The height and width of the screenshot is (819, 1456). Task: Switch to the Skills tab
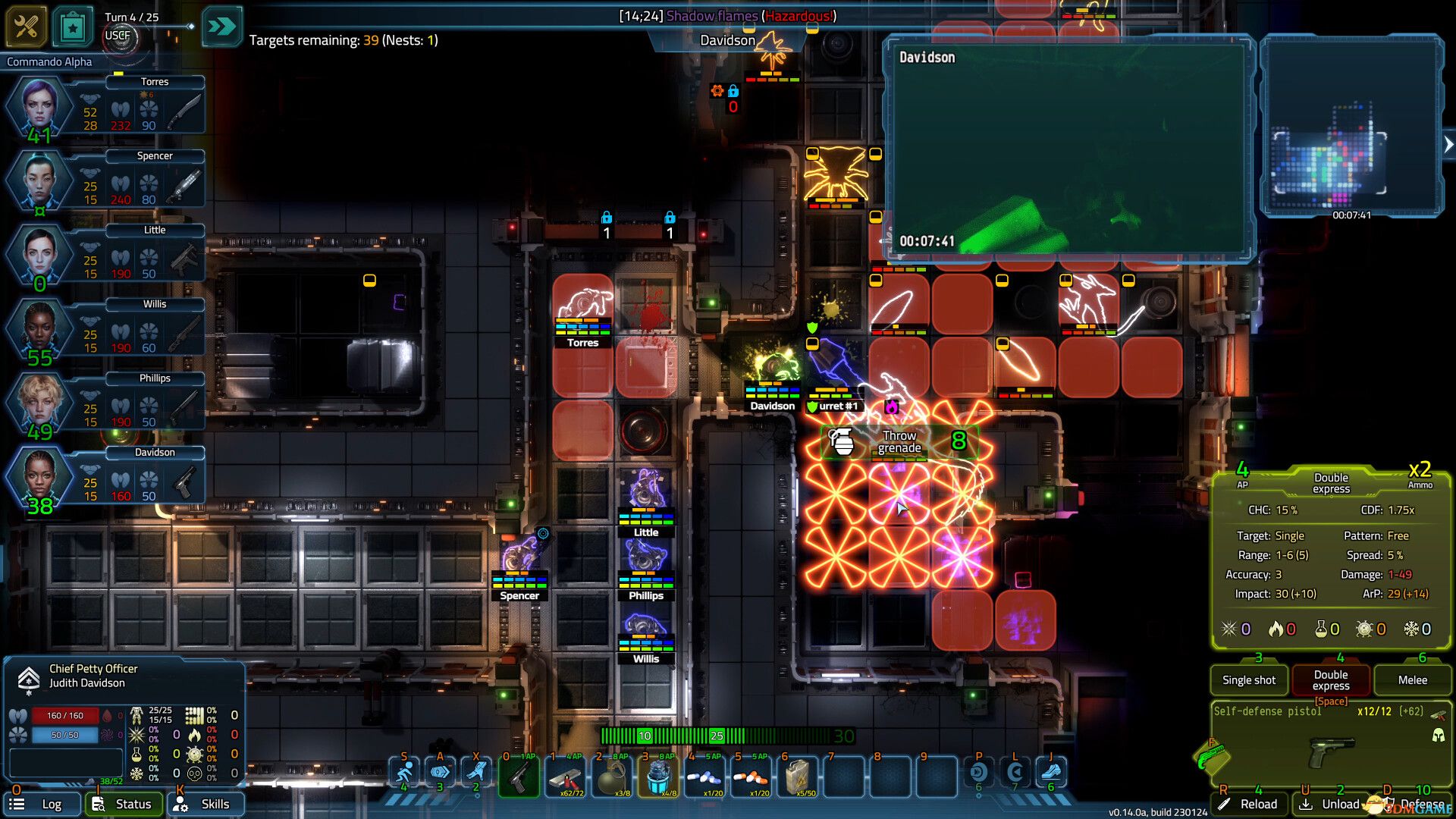pyautogui.click(x=206, y=804)
